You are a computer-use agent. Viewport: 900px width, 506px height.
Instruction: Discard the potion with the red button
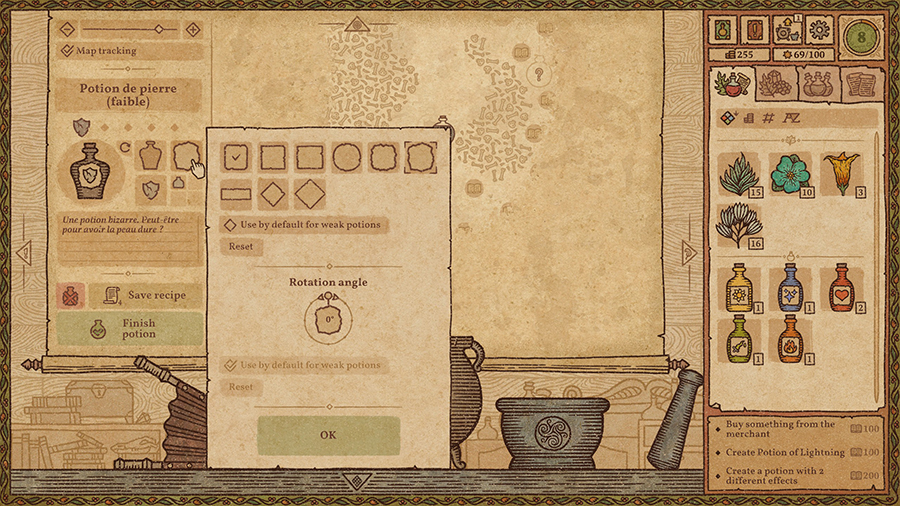[71, 295]
